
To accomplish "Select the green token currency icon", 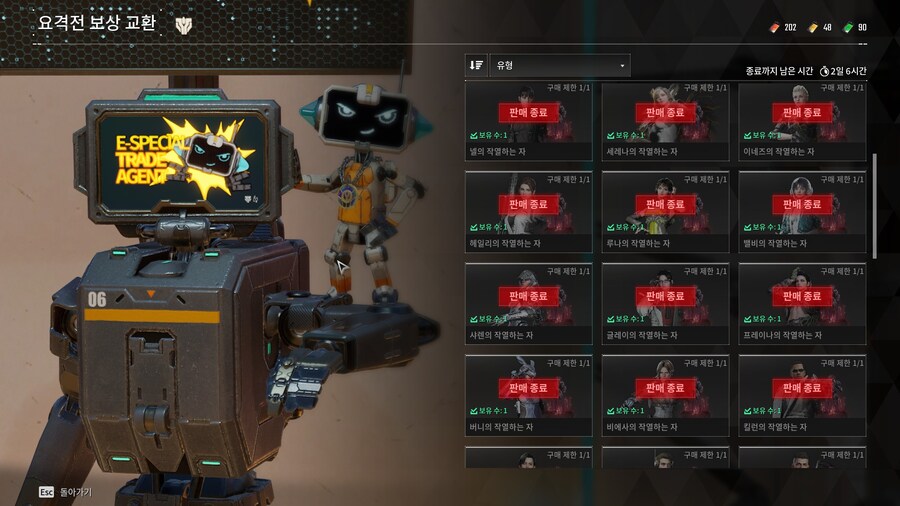I will tap(847, 27).
